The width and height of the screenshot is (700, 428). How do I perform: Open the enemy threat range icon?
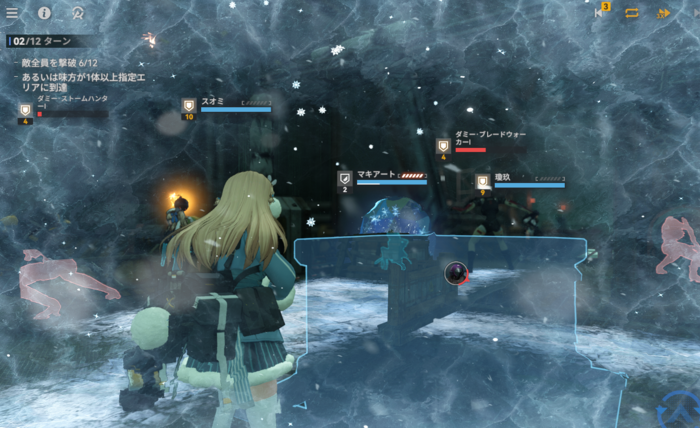(x=77, y=13)
